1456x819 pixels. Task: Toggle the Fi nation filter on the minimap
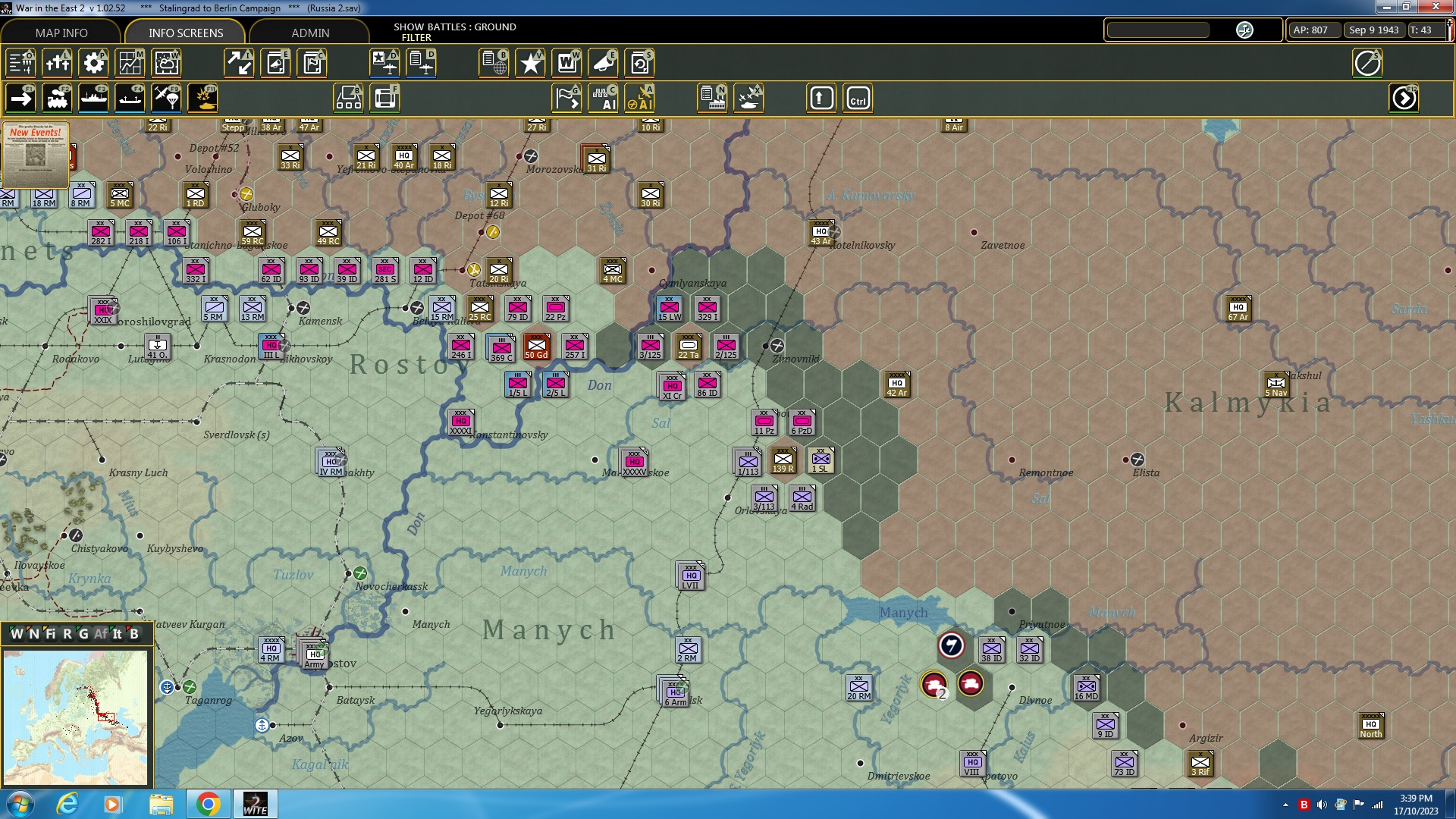coord(50,634)
